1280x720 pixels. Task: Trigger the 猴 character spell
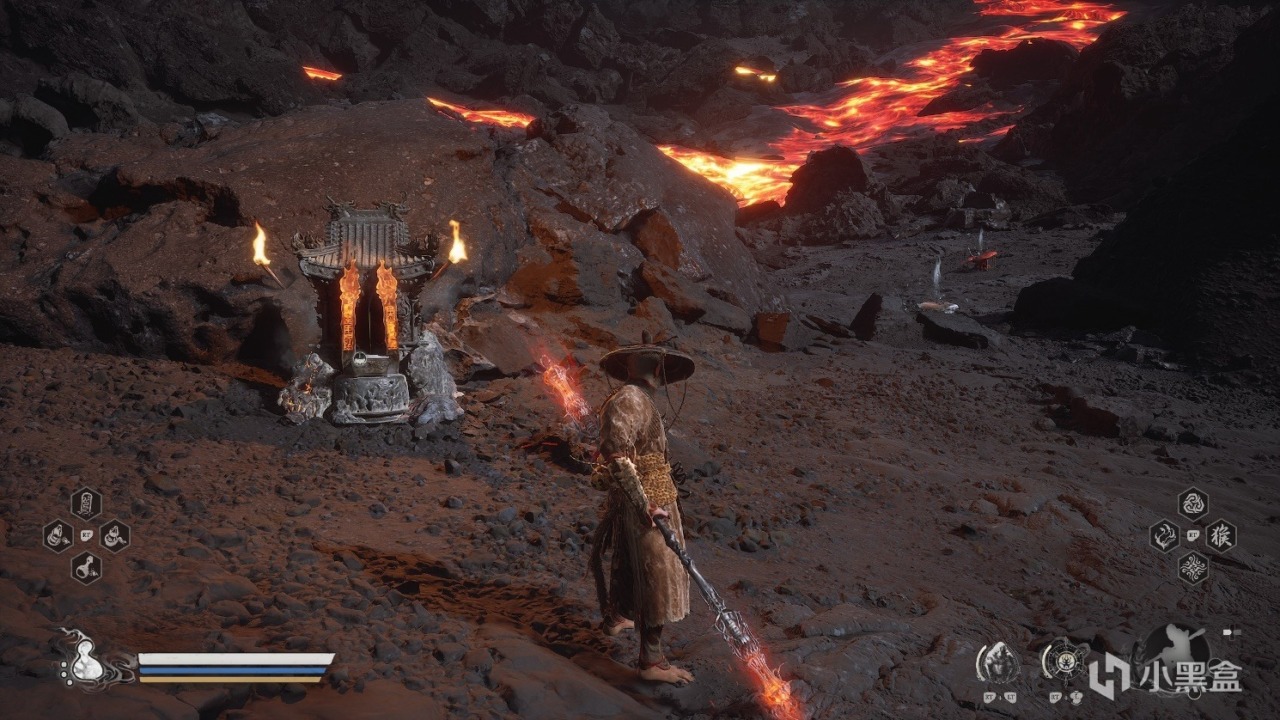(x=1221, y=536)
